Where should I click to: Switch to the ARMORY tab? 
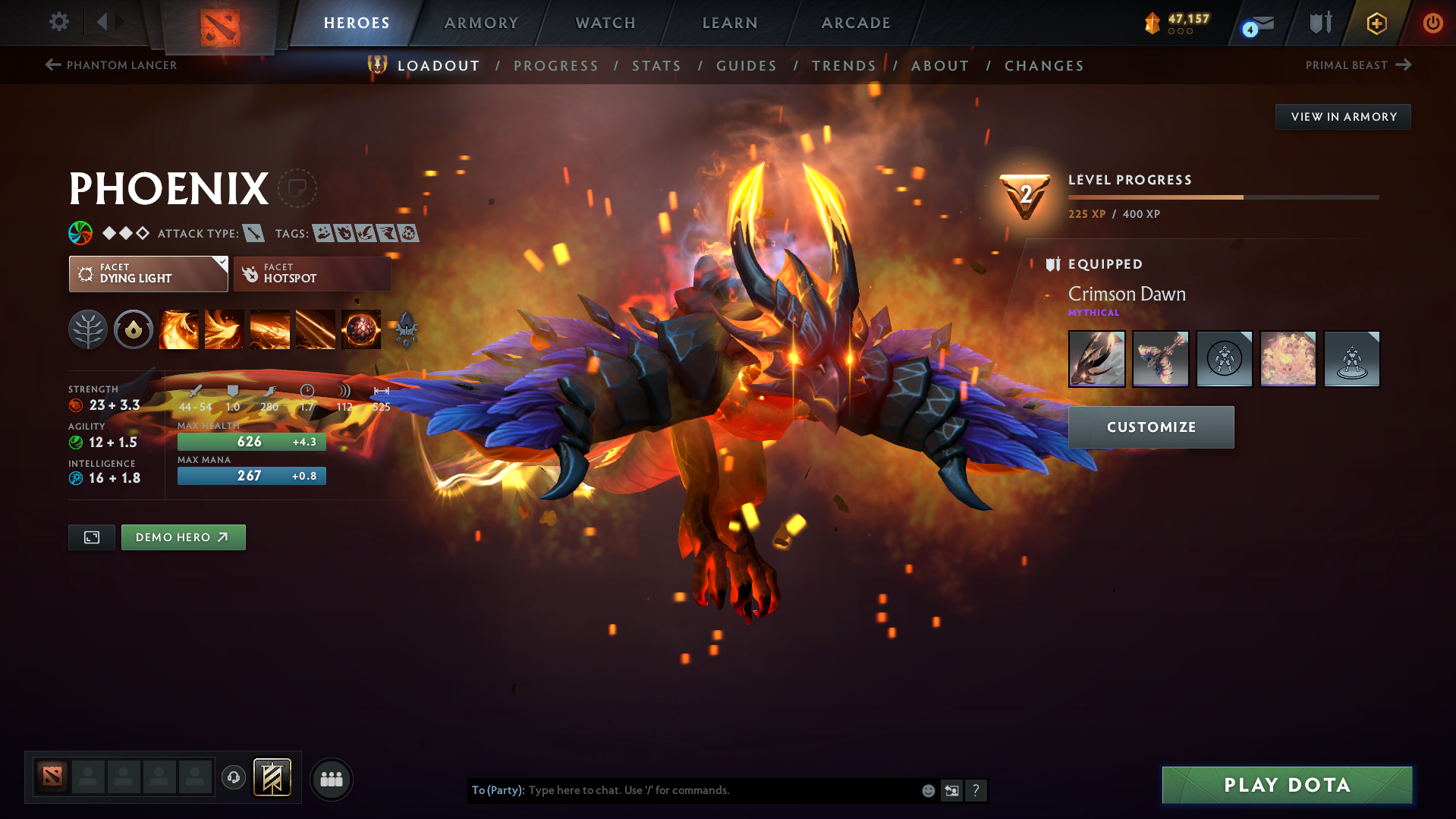coord(481,23)
